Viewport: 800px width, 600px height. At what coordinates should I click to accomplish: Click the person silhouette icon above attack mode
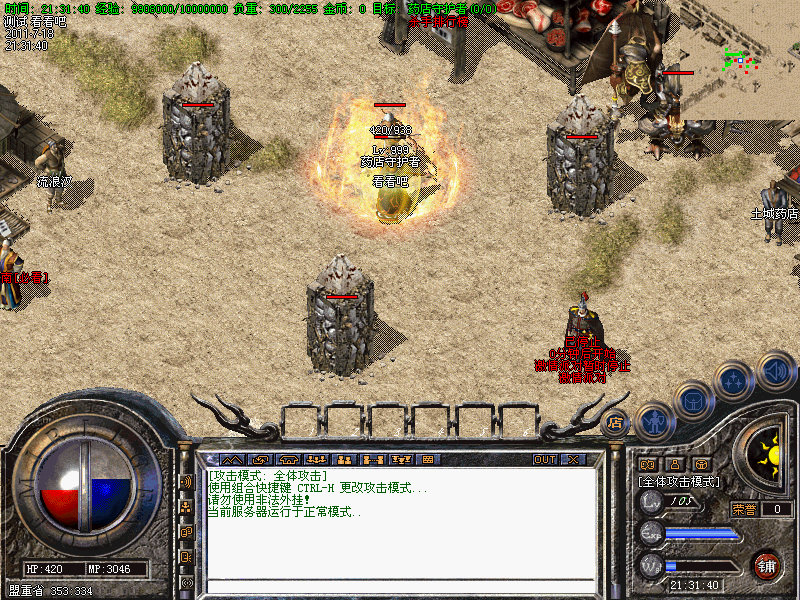coord(674,464)
